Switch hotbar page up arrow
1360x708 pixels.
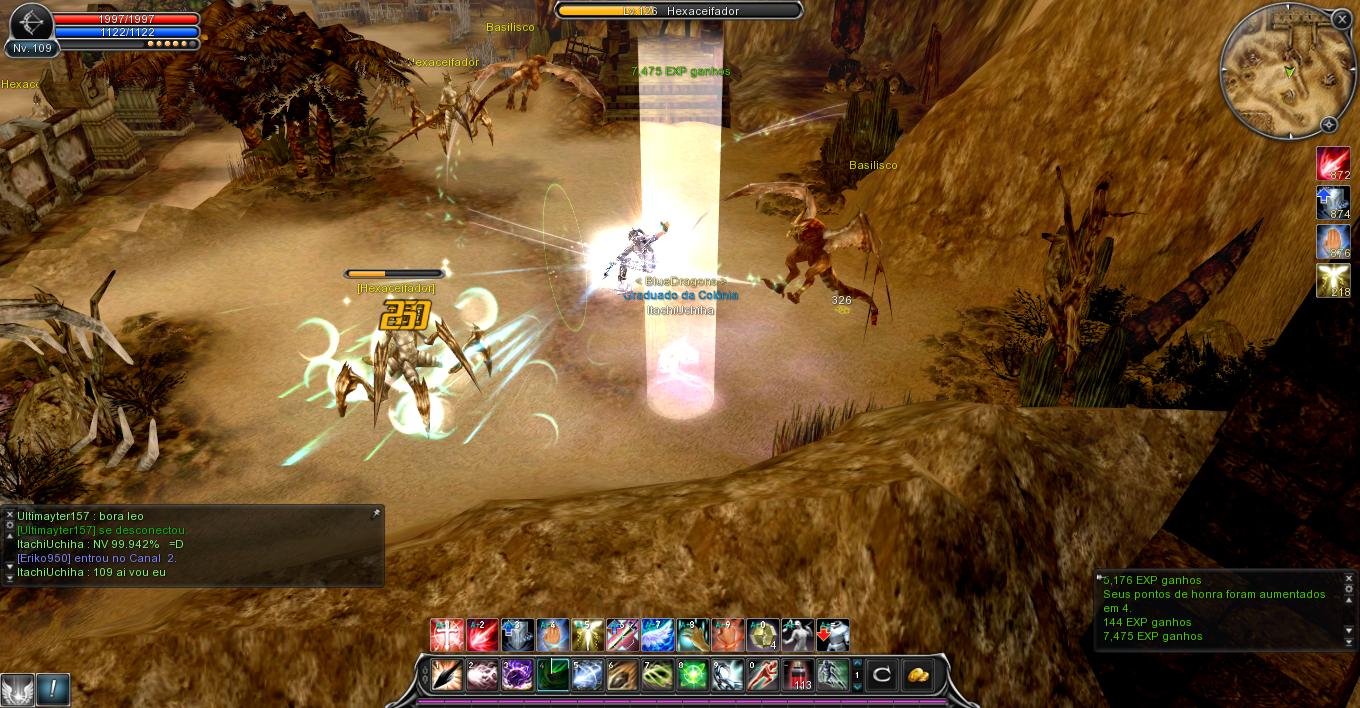coord(856,664)
